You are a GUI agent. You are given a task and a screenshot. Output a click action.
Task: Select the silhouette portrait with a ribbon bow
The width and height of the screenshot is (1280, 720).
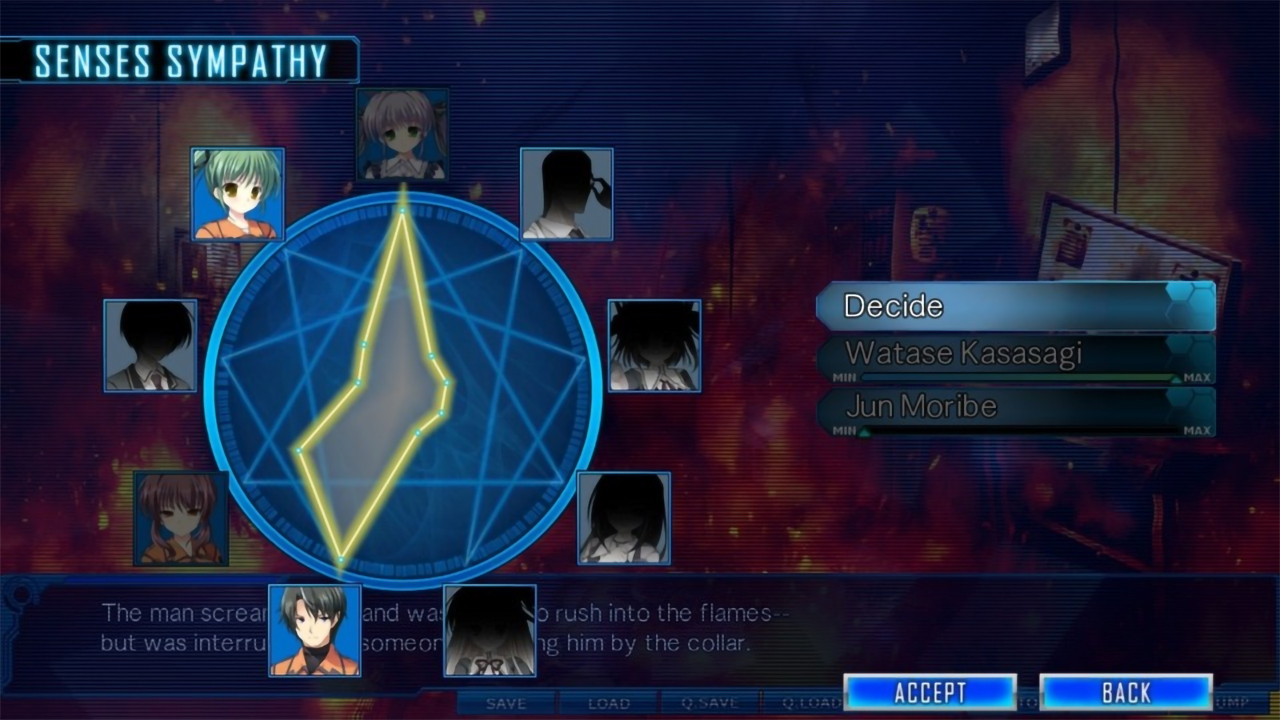tap(489, 631)
